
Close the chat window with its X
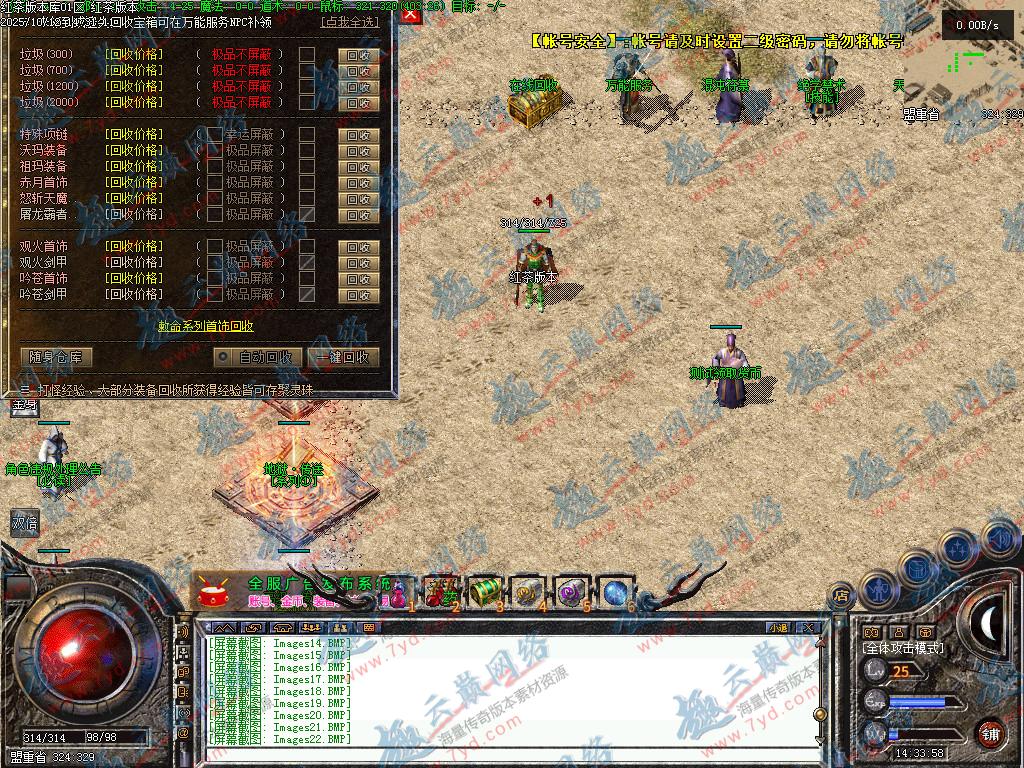point(807,628)
